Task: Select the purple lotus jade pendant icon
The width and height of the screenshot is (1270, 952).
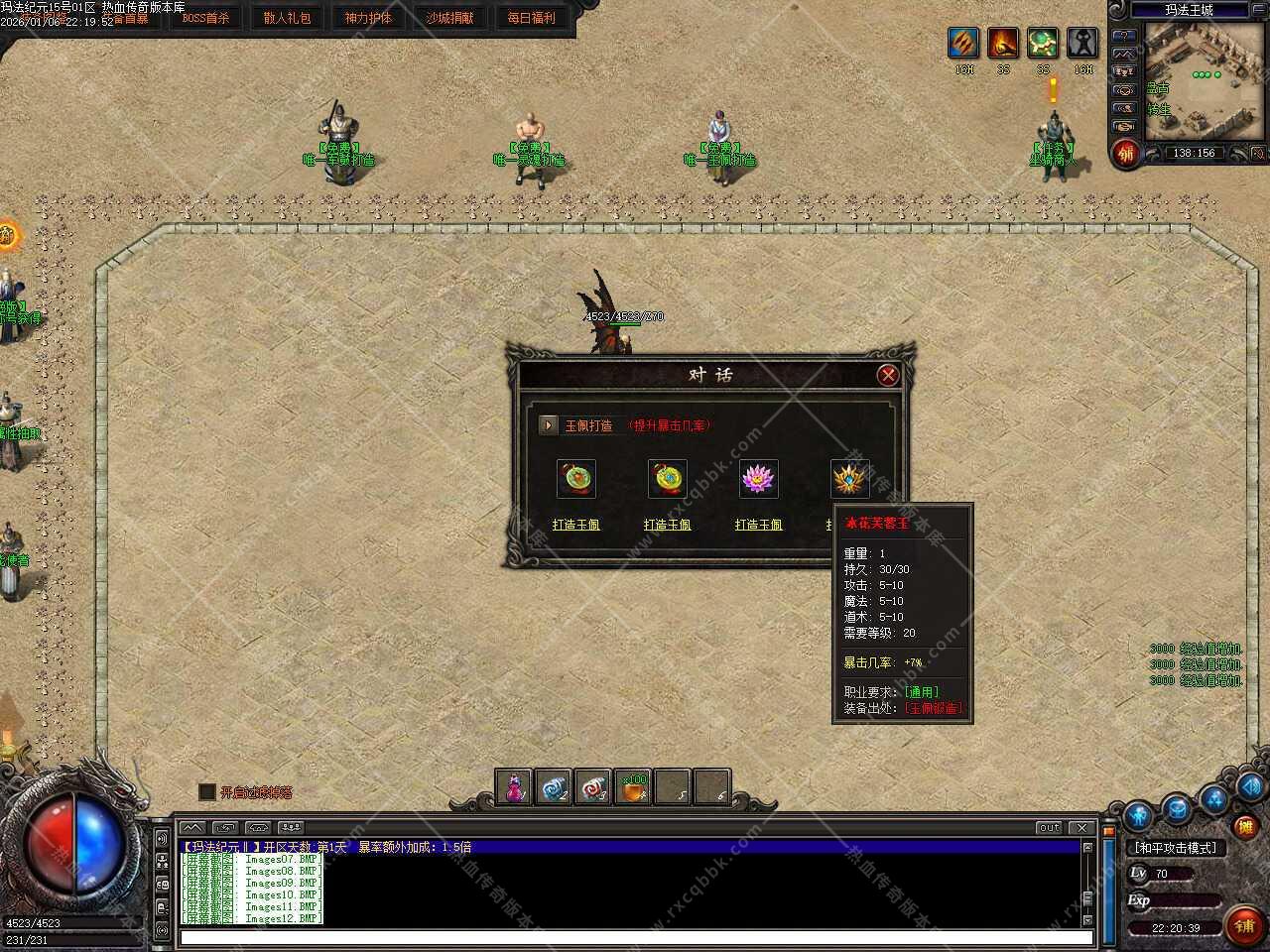Action: pos(759,479)
